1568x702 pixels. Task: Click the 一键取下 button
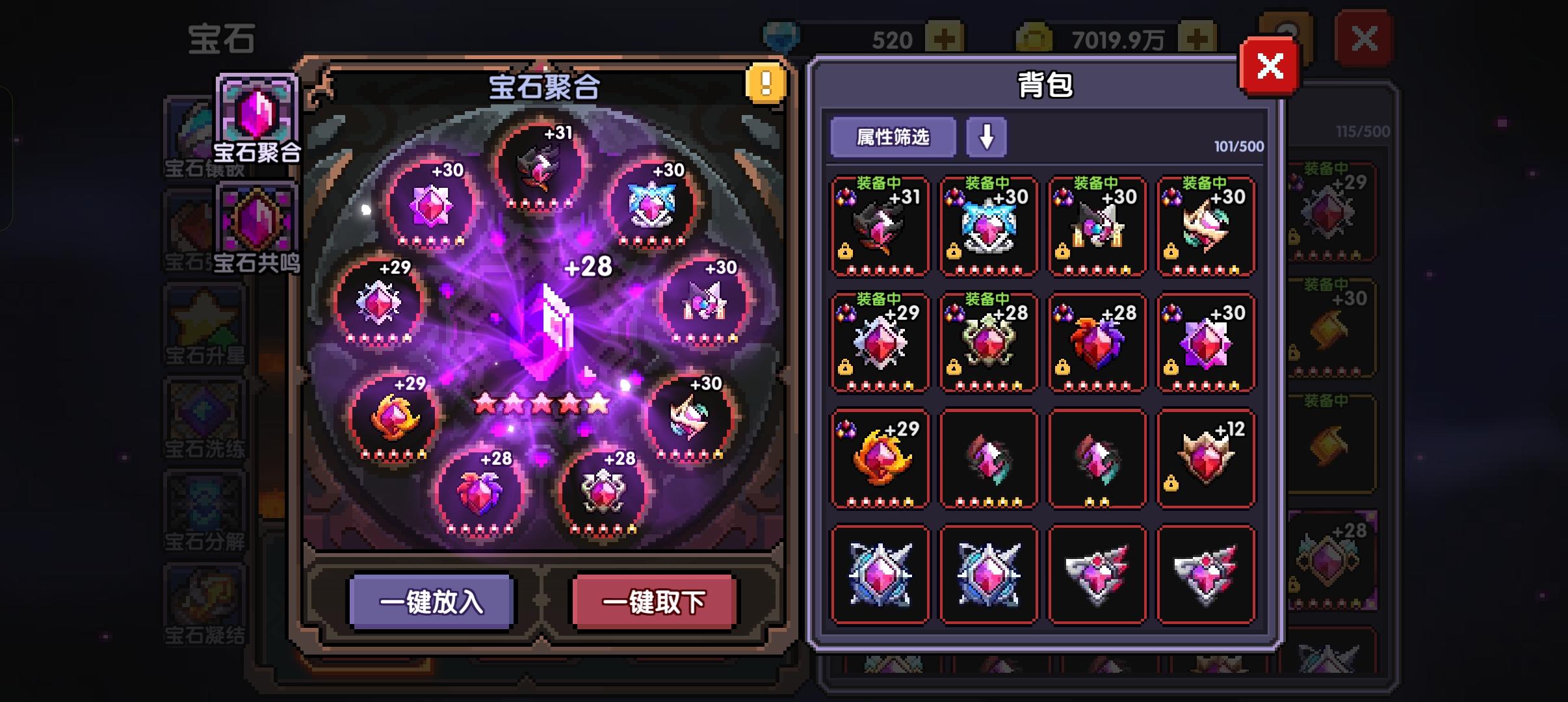[x=654, y=603]
